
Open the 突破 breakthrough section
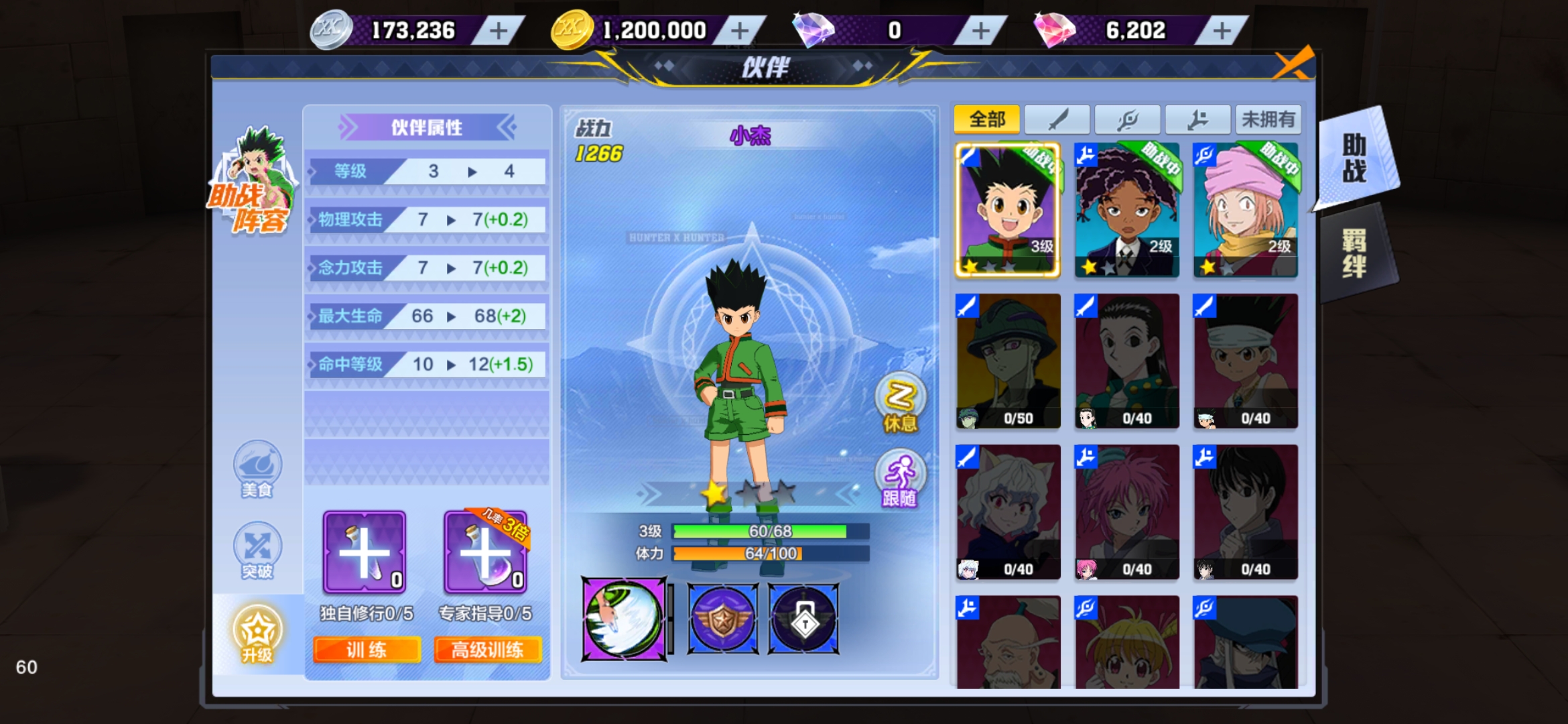(x=257, y=551)
